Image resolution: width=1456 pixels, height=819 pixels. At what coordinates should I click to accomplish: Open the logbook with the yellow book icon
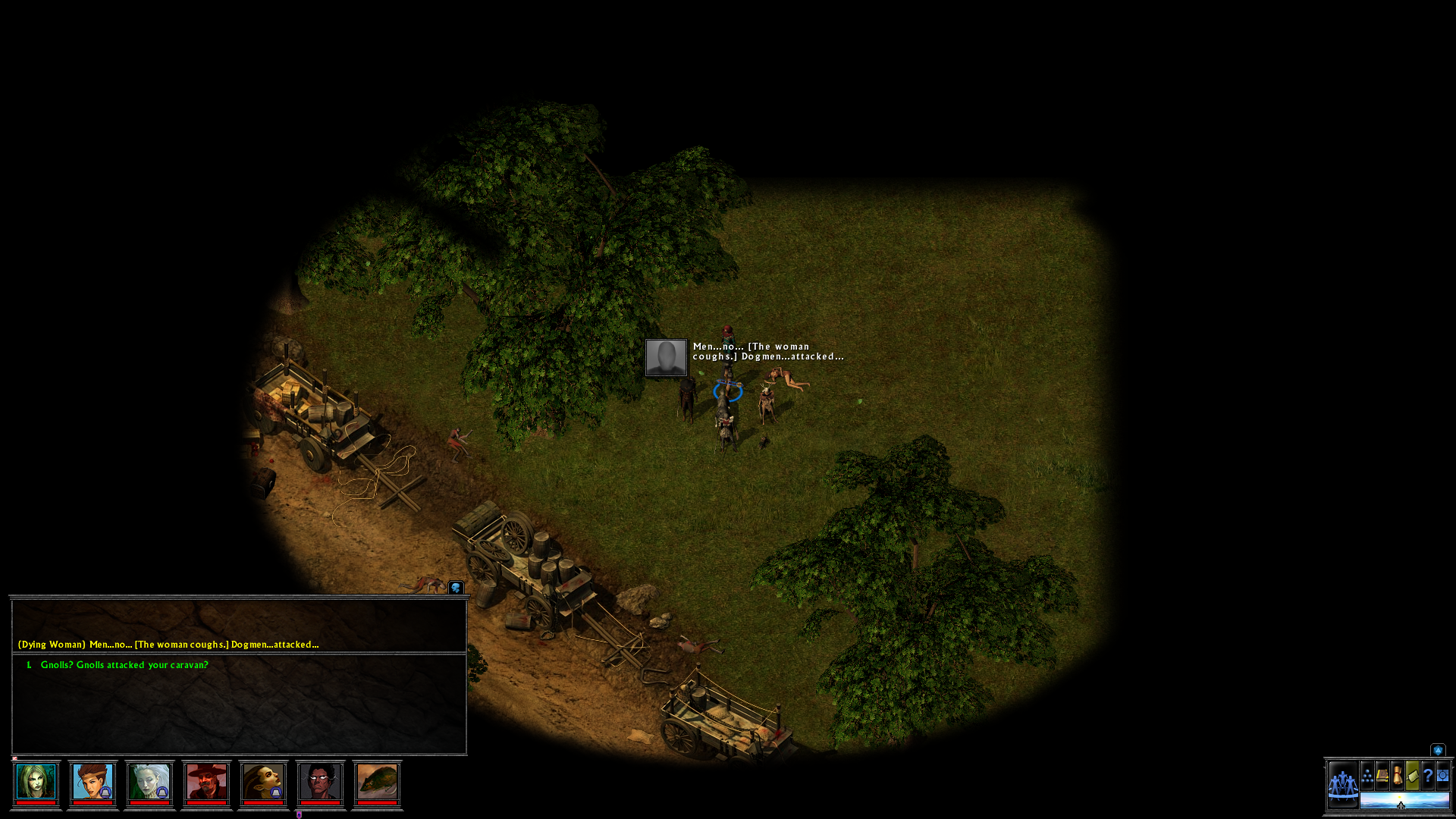coord(1382,776)
